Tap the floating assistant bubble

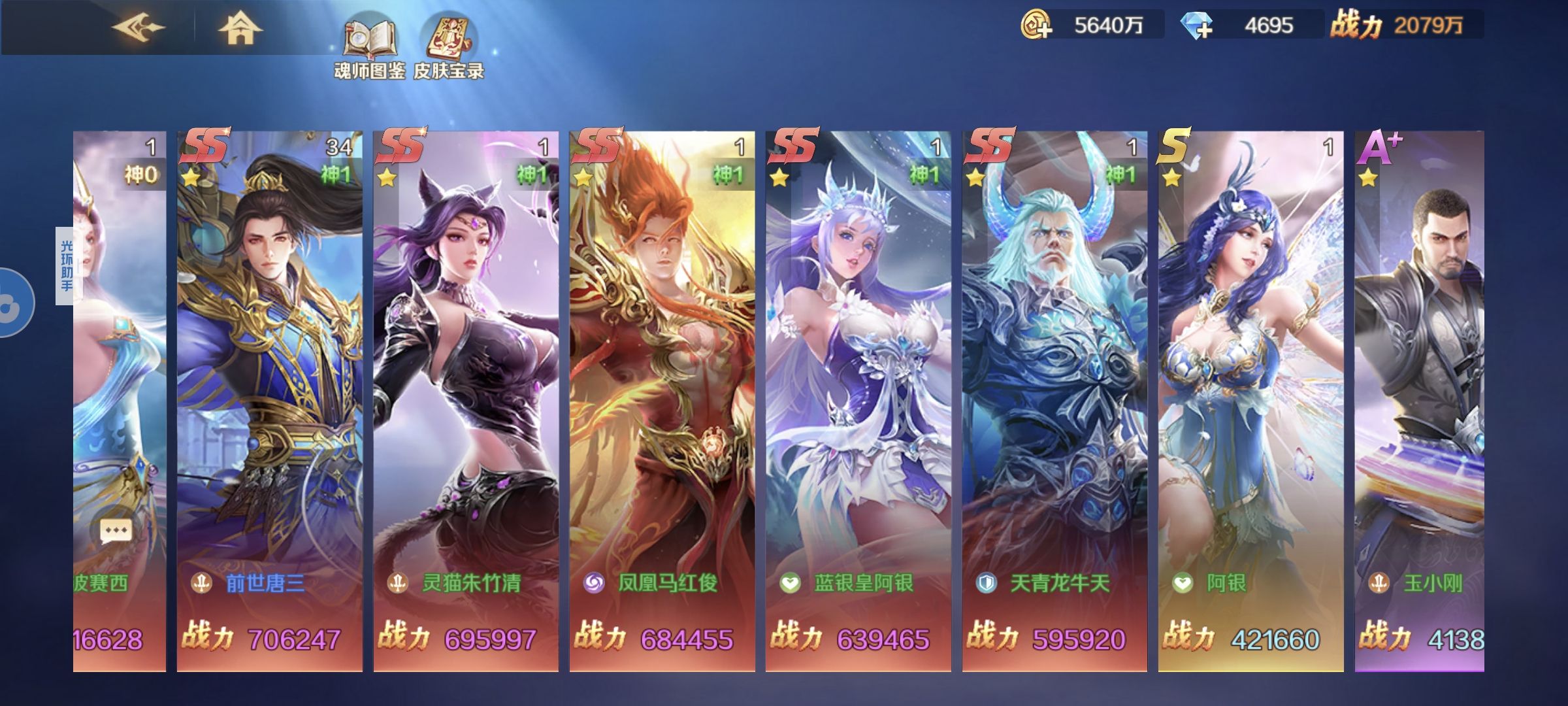click(x=13, y=303)
